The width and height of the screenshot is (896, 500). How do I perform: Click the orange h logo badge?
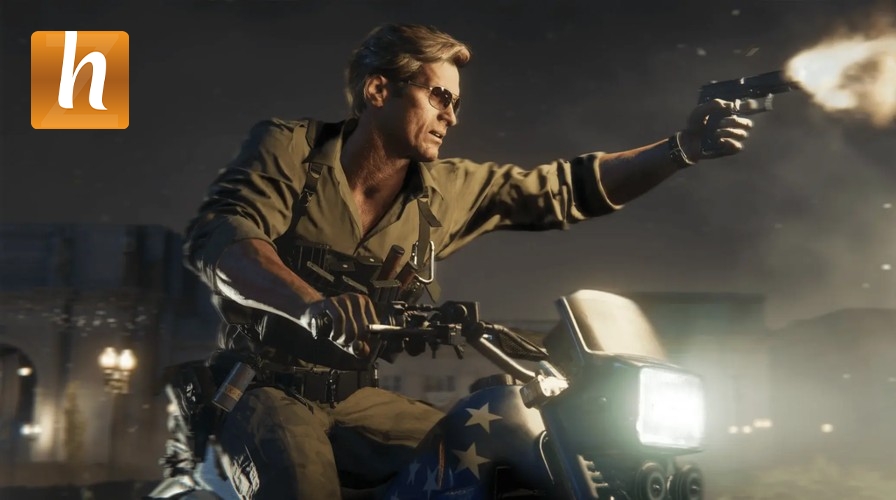coord(80,80)
